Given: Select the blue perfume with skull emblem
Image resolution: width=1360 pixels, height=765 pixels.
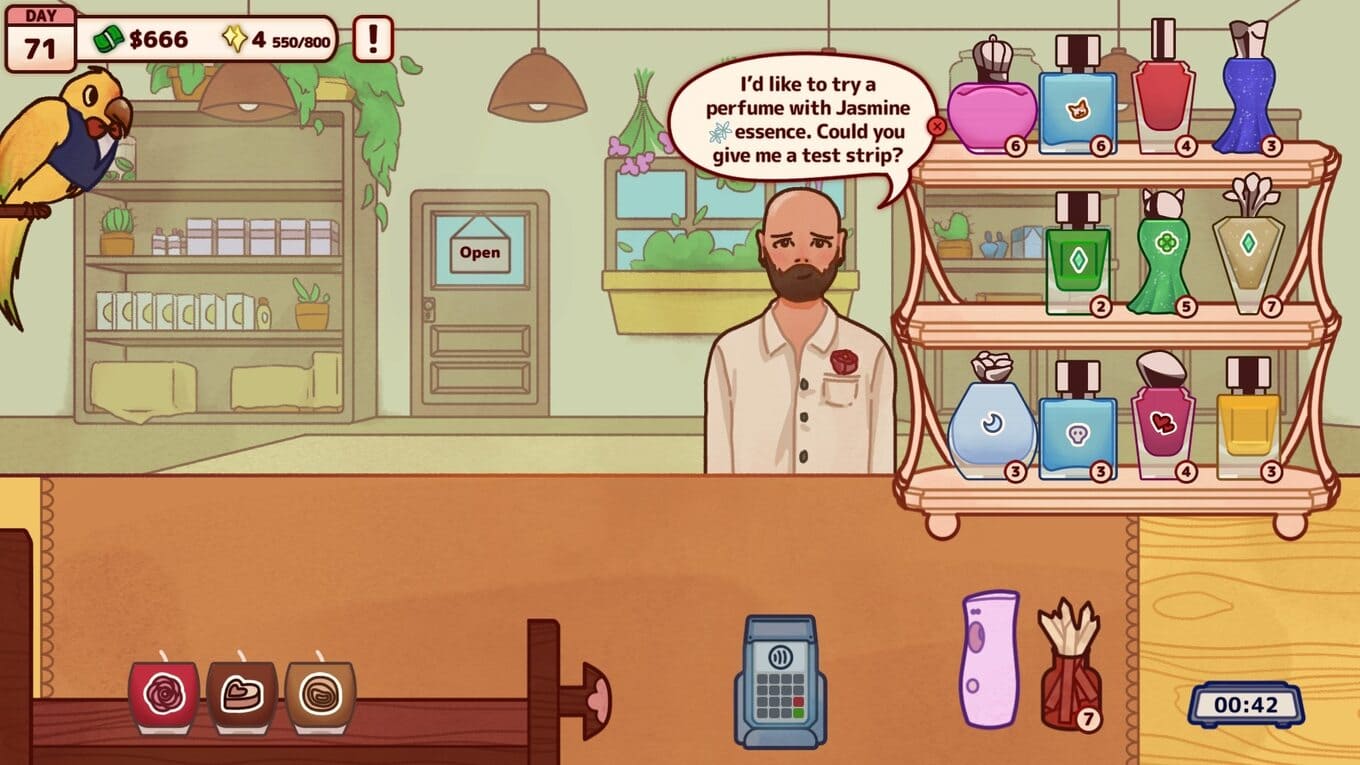Looking at the screenshot, I should click(x=1077, y=426).
